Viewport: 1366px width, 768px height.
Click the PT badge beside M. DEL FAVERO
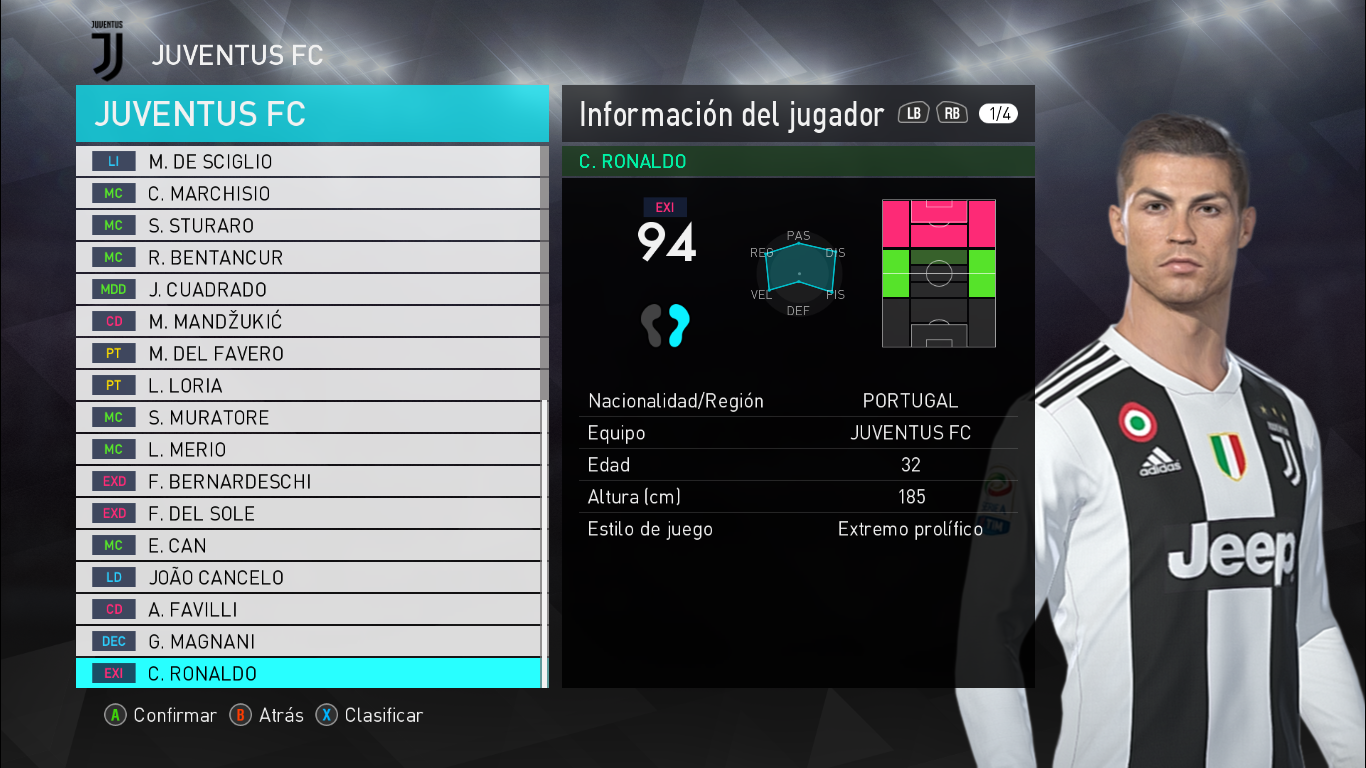coord(113,353)
